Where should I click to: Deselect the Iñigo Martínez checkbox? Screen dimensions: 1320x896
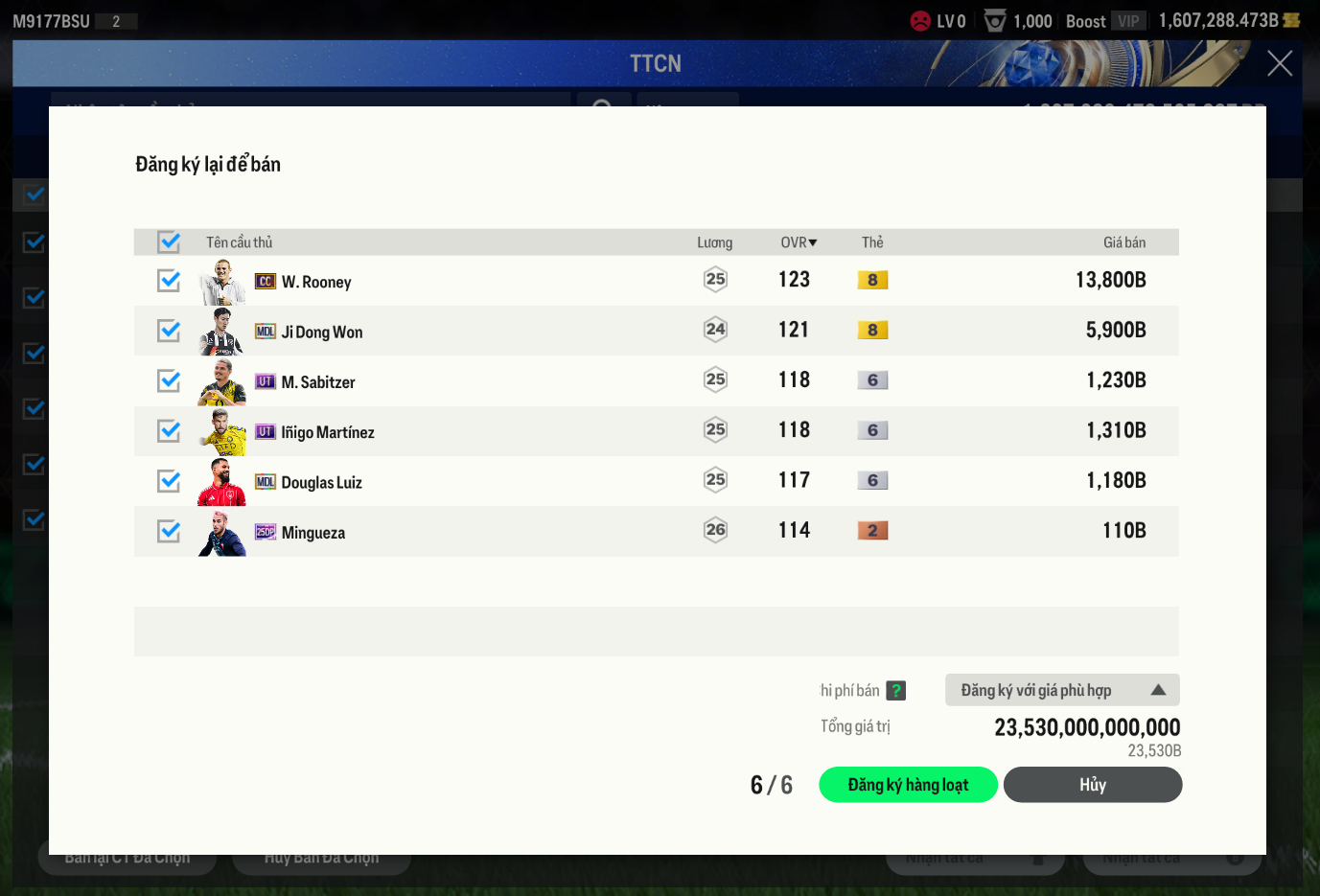(170, 431)
